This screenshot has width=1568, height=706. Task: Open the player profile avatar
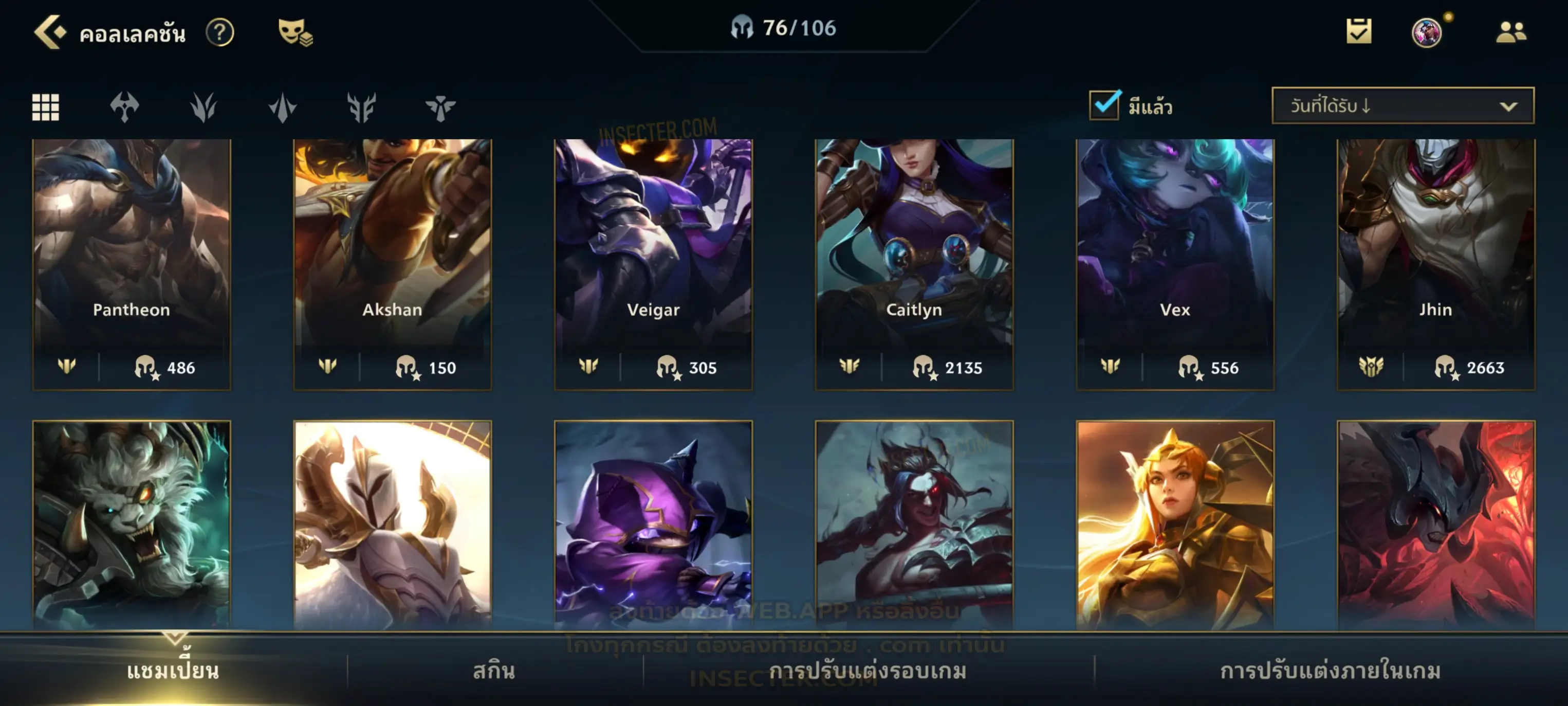(x=1426, y=32)
